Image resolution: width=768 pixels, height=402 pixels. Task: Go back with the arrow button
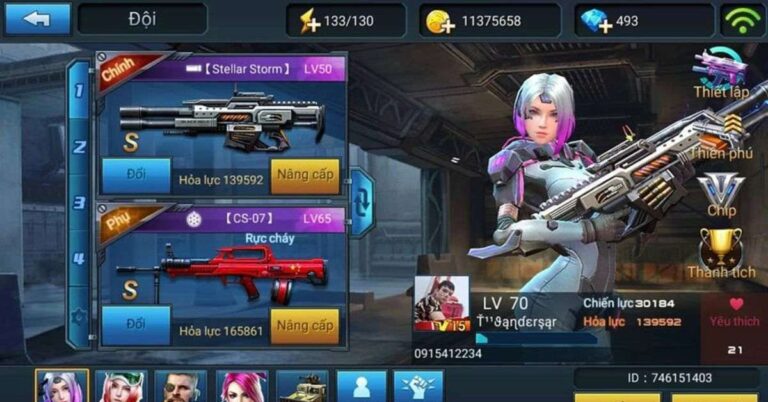[38, 19]
